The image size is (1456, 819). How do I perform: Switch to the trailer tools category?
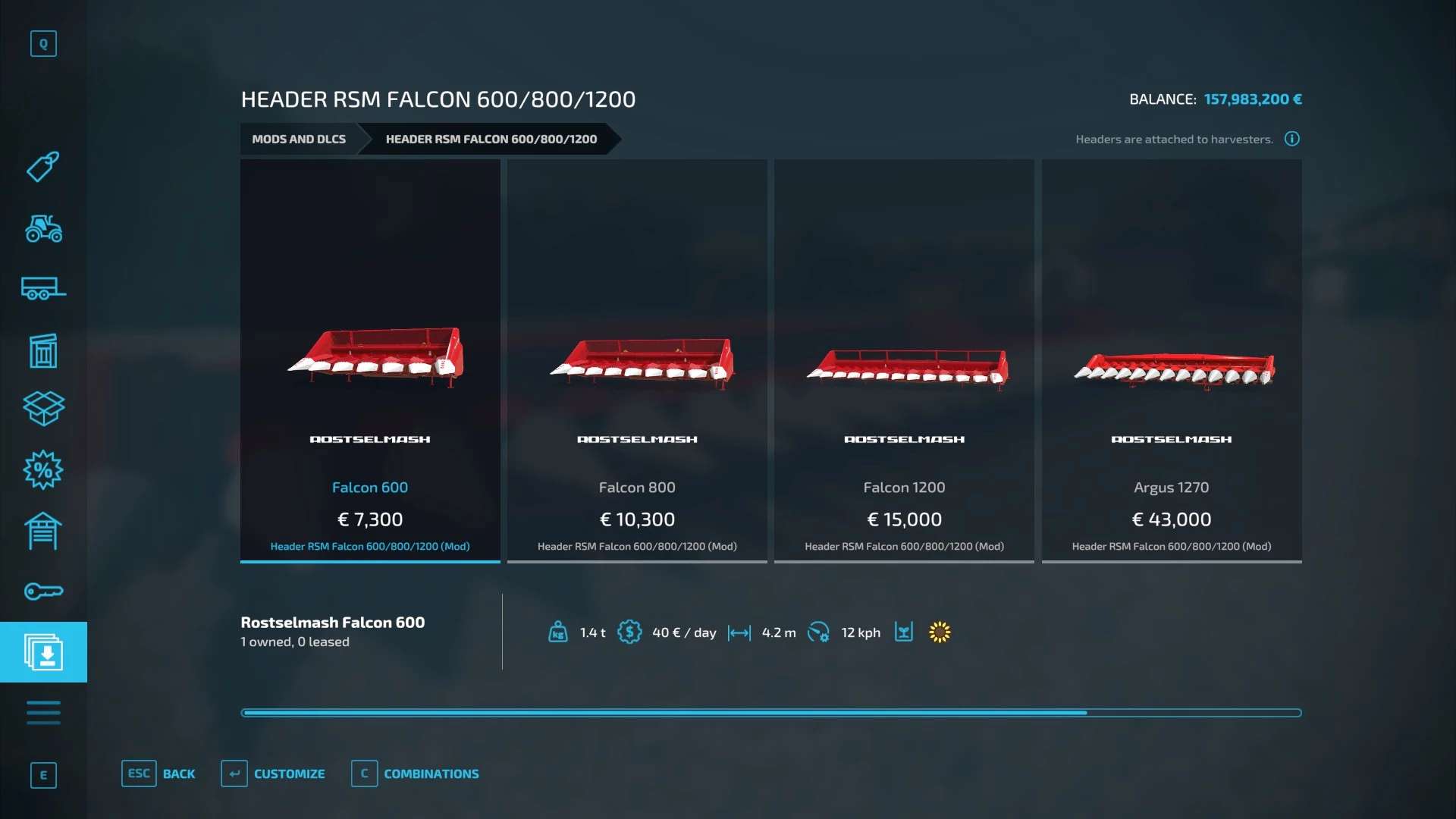(x=43, y=289)
